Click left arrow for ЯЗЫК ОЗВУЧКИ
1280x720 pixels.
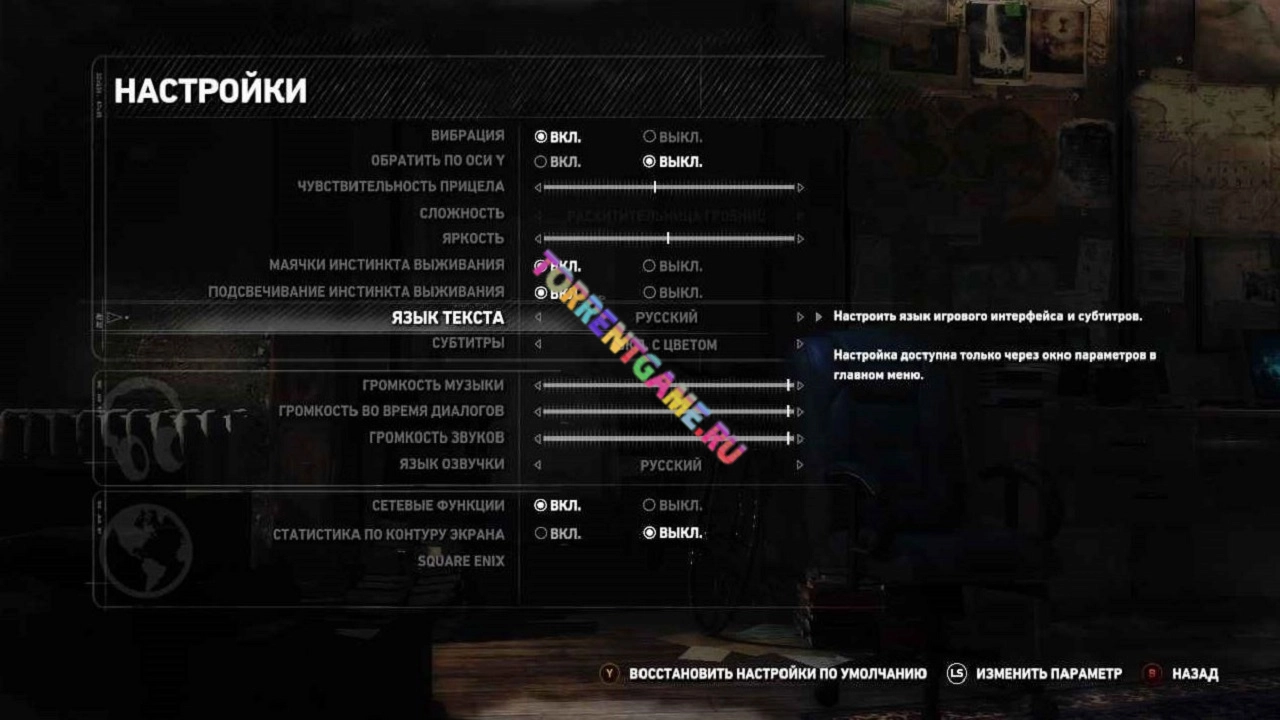538,465
